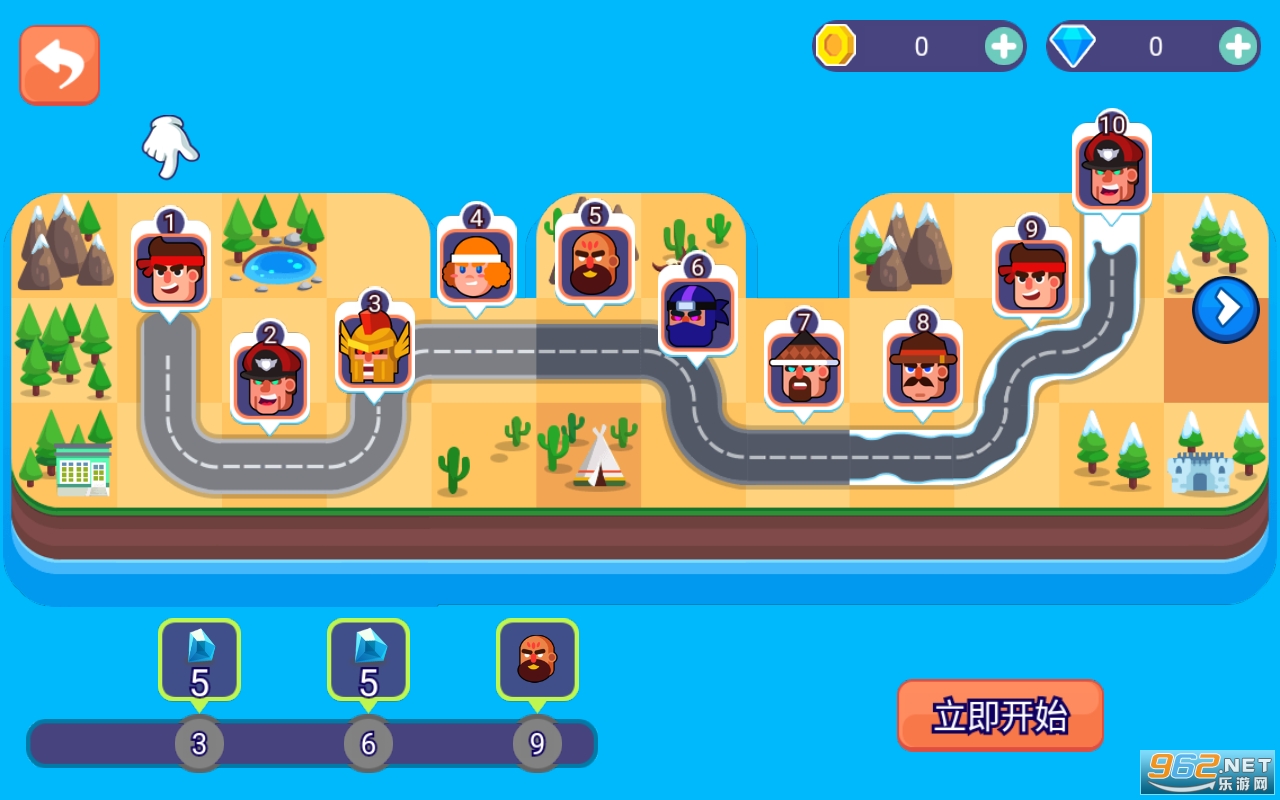
Task: Select the level 9 map node
Action: [1031, 274]
